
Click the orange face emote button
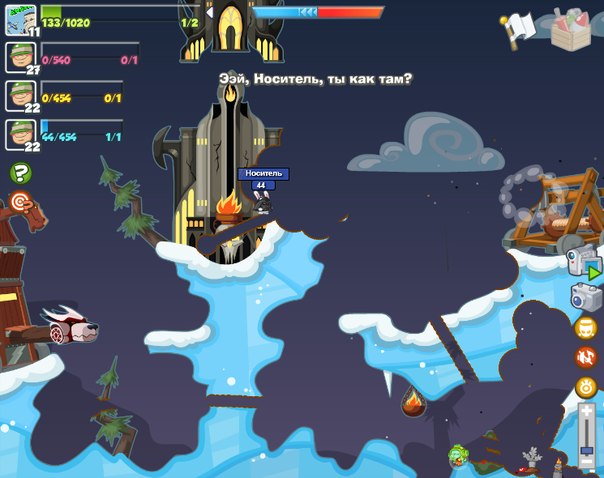[586, 327]
